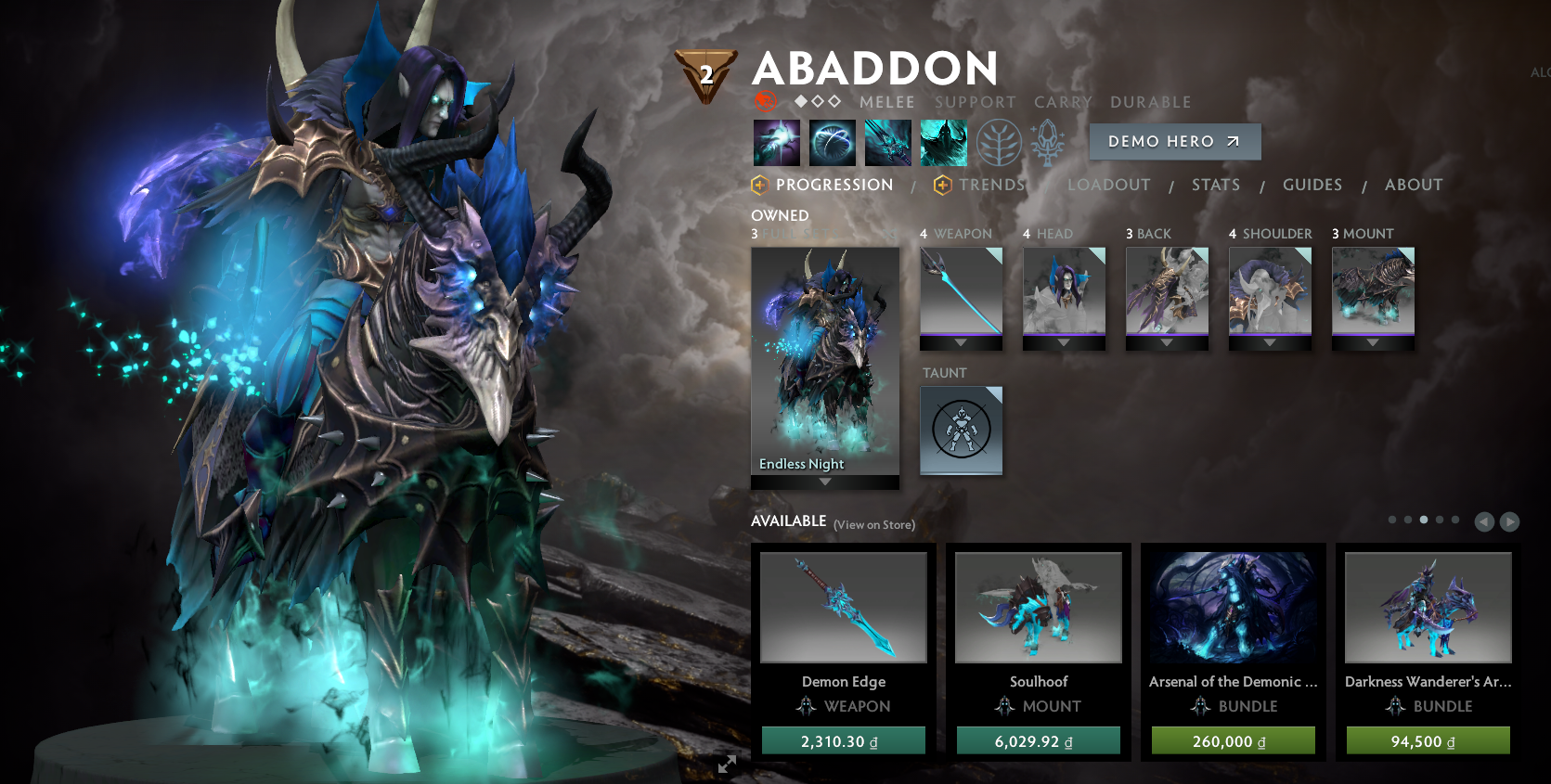This screenshot has width=1551, height=784.
Task: Click the Borrowed Time ultimate icon
Action: [944, 141]
